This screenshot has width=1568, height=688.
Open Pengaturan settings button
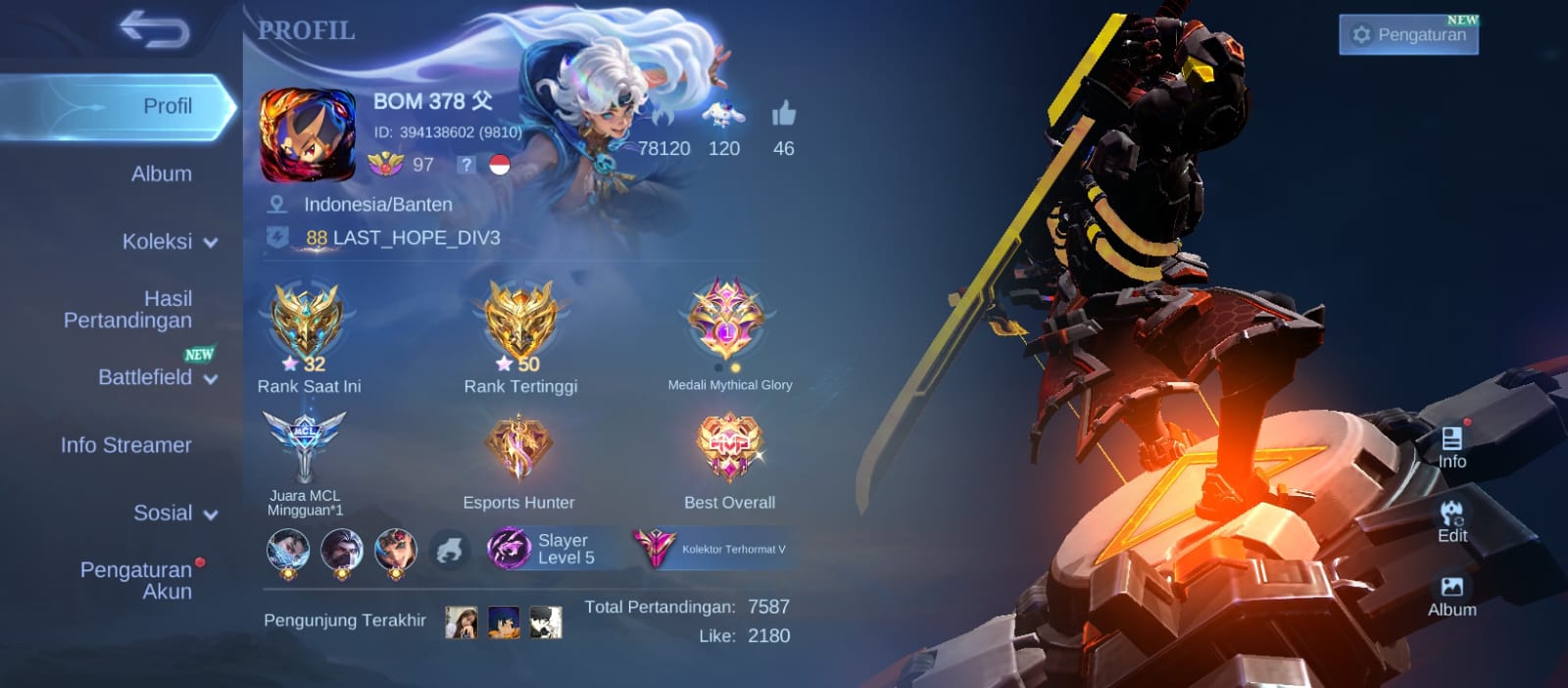tap(1408, 35)
